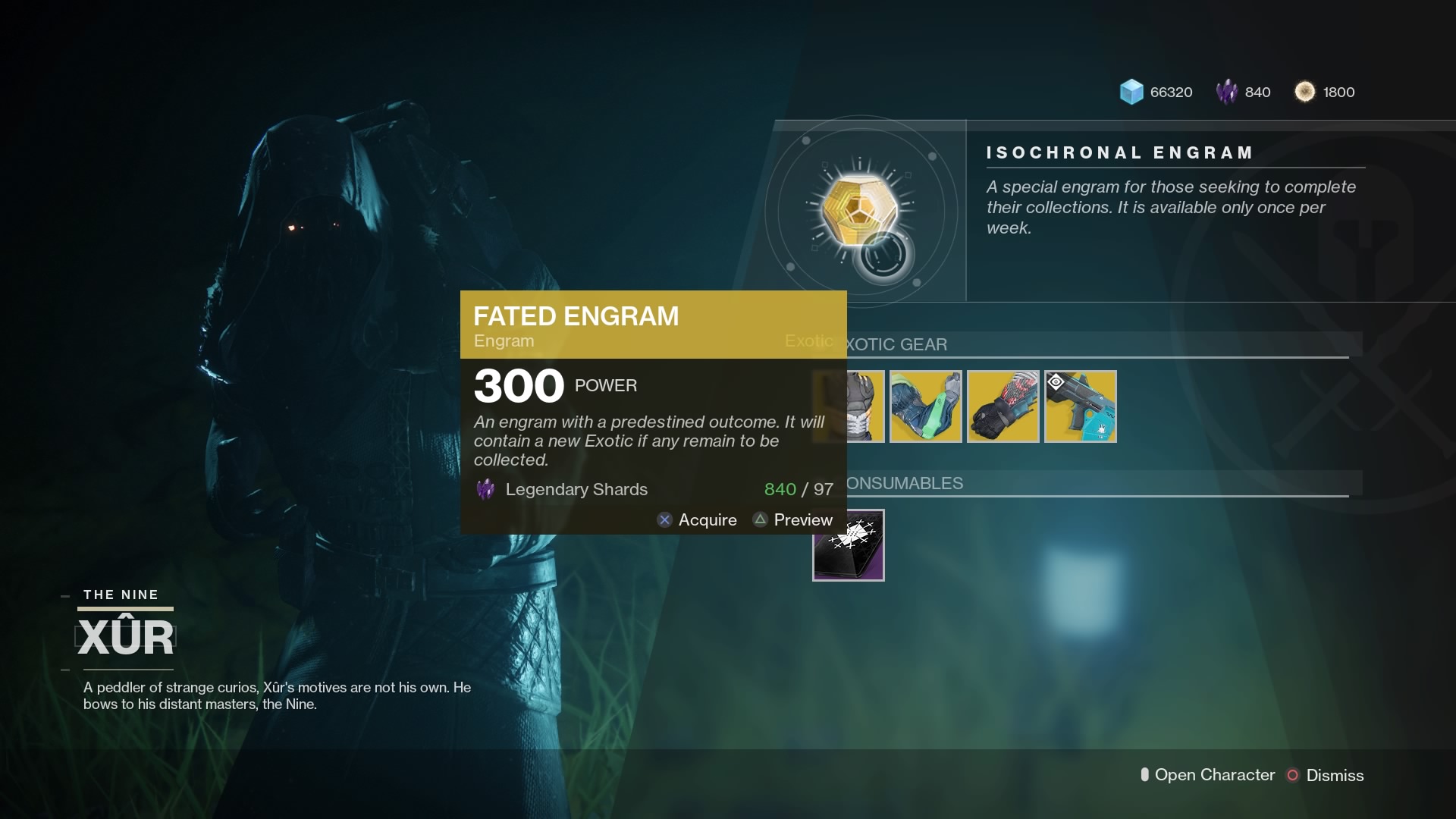Select the exotic gauntlets thumbnail
The width and height of the screenshot is (1456, 819).
(1003, 406)
